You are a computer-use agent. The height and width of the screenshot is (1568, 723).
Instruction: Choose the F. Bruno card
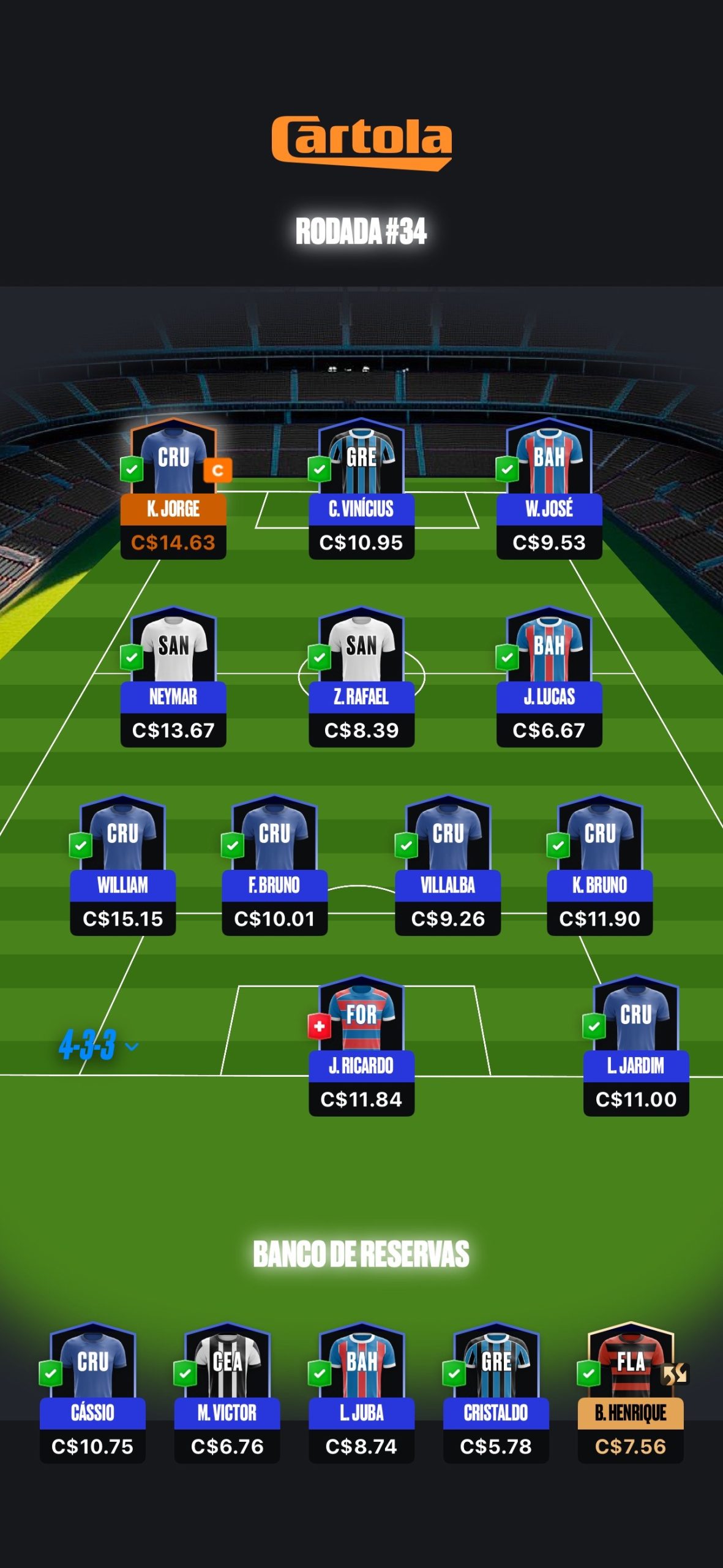pos(274,866)
